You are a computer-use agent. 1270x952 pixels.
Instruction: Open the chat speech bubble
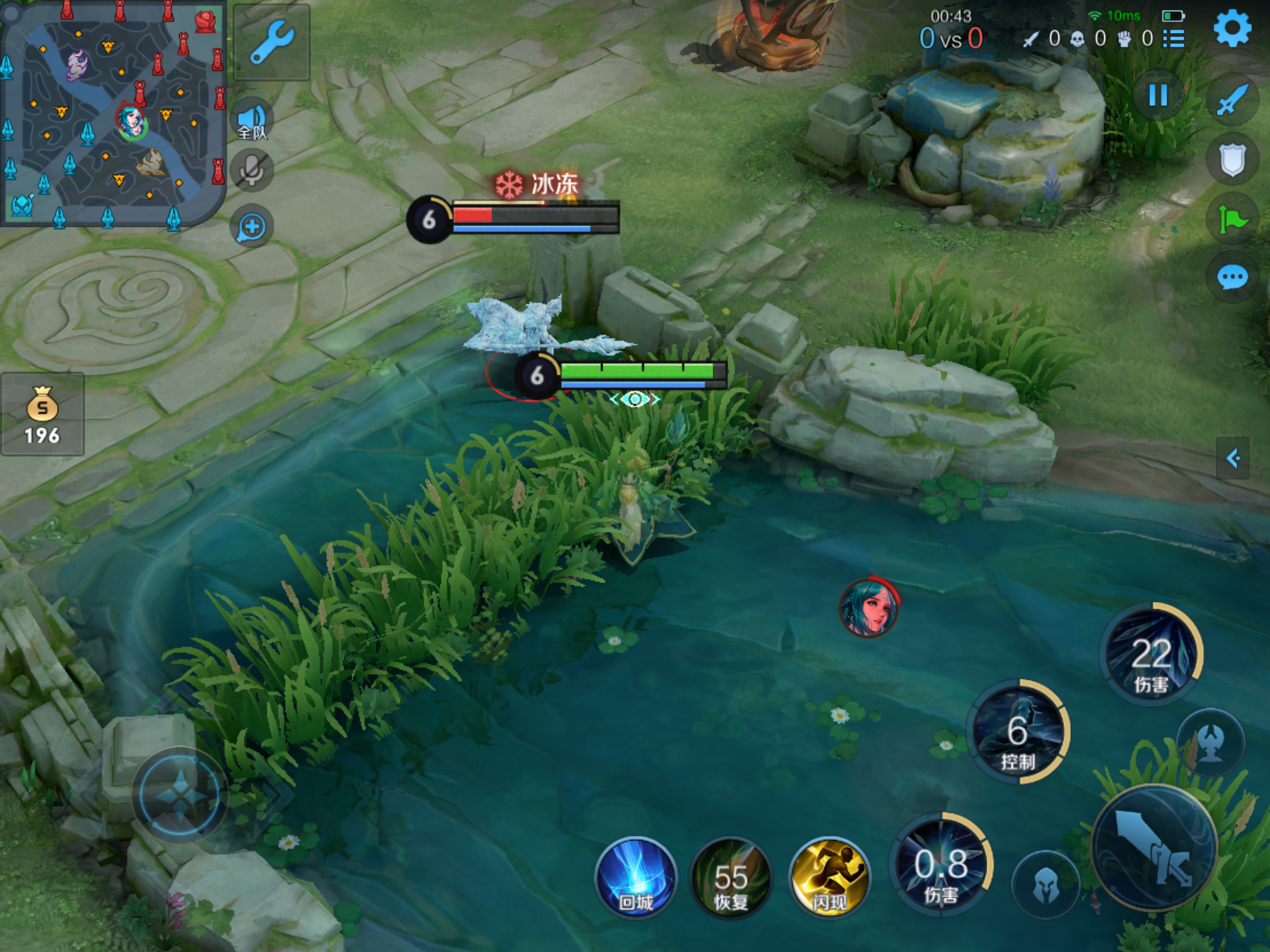pos(1232,277)
